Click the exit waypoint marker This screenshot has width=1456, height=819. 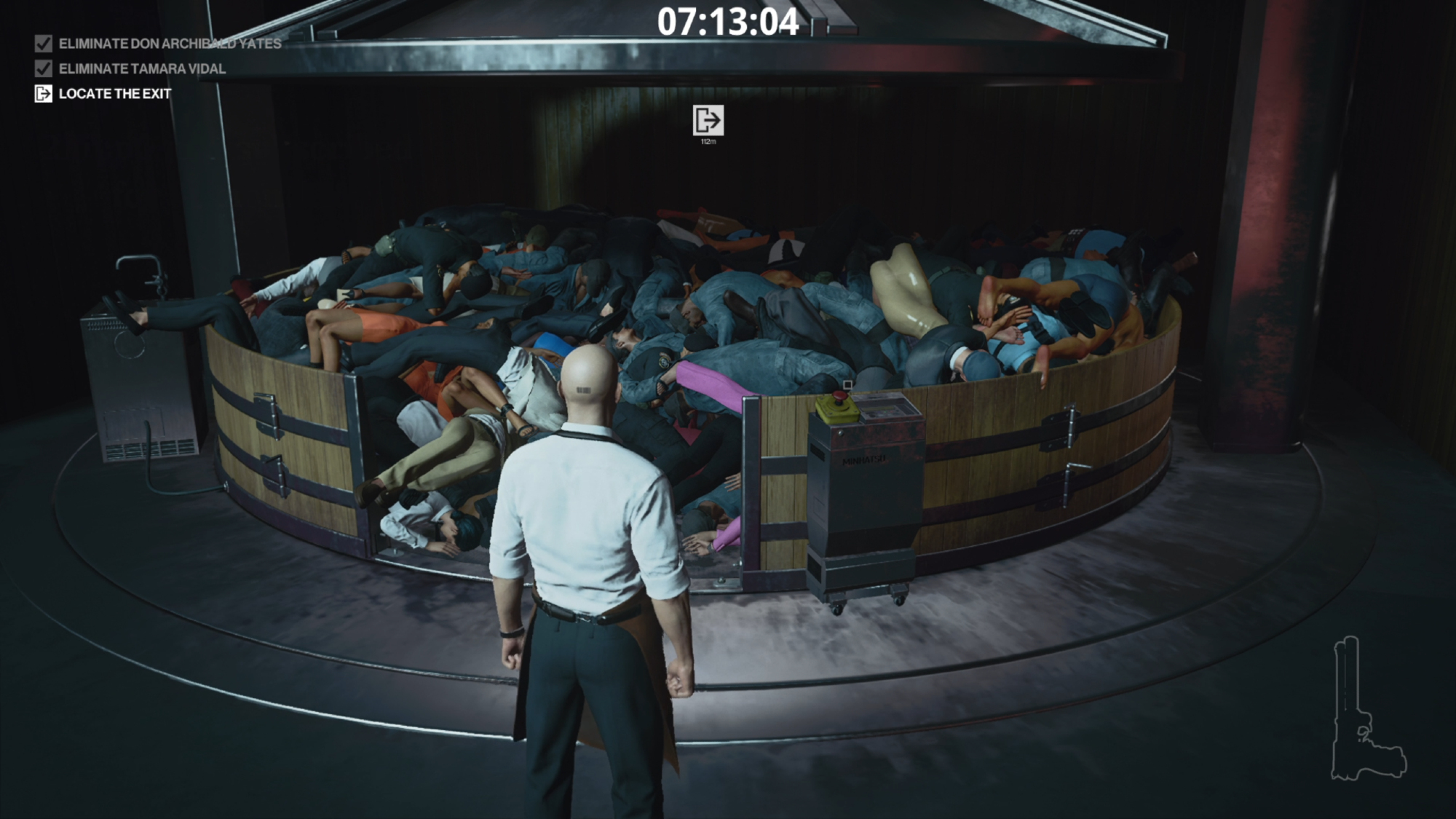708,120
